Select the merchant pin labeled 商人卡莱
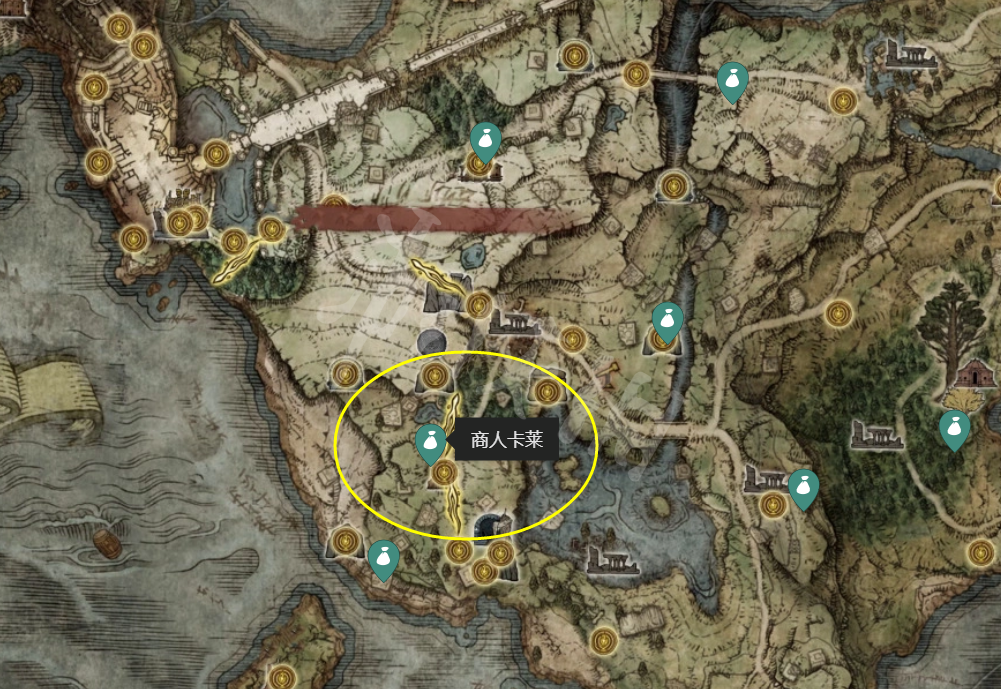This screenshot has height=689, width=1001. [431, 442]
